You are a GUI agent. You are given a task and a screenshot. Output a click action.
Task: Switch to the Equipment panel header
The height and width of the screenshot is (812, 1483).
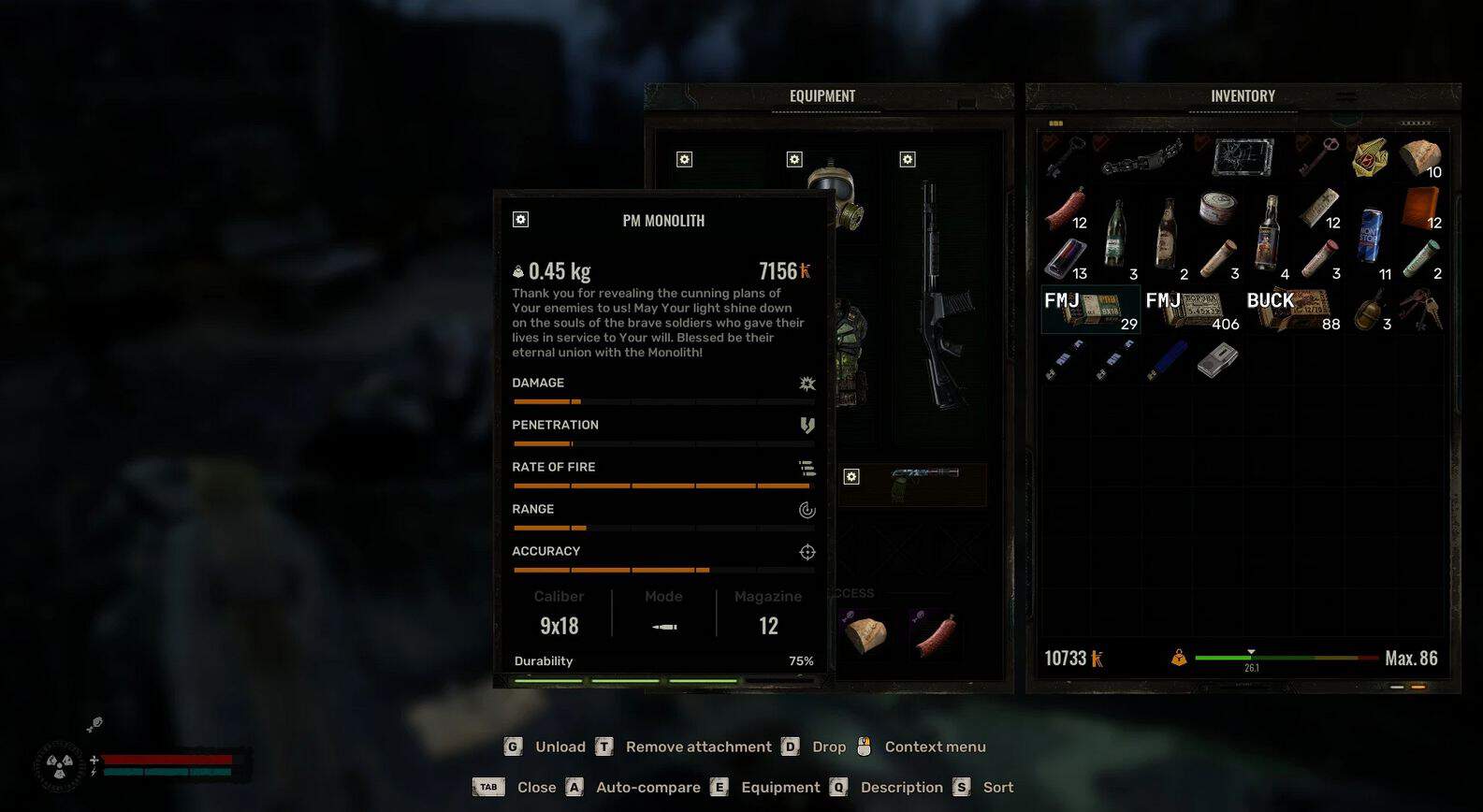click(823, 95)
